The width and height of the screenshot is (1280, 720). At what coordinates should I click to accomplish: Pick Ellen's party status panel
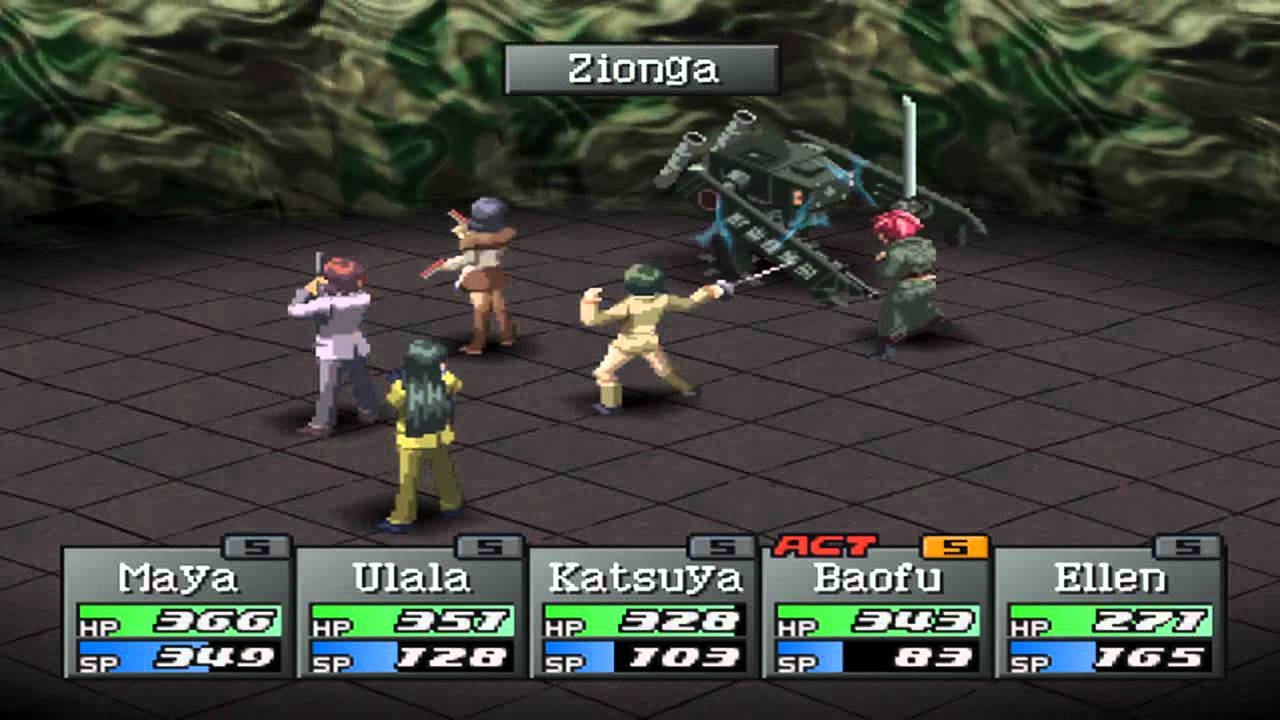tap(1110, 612)
